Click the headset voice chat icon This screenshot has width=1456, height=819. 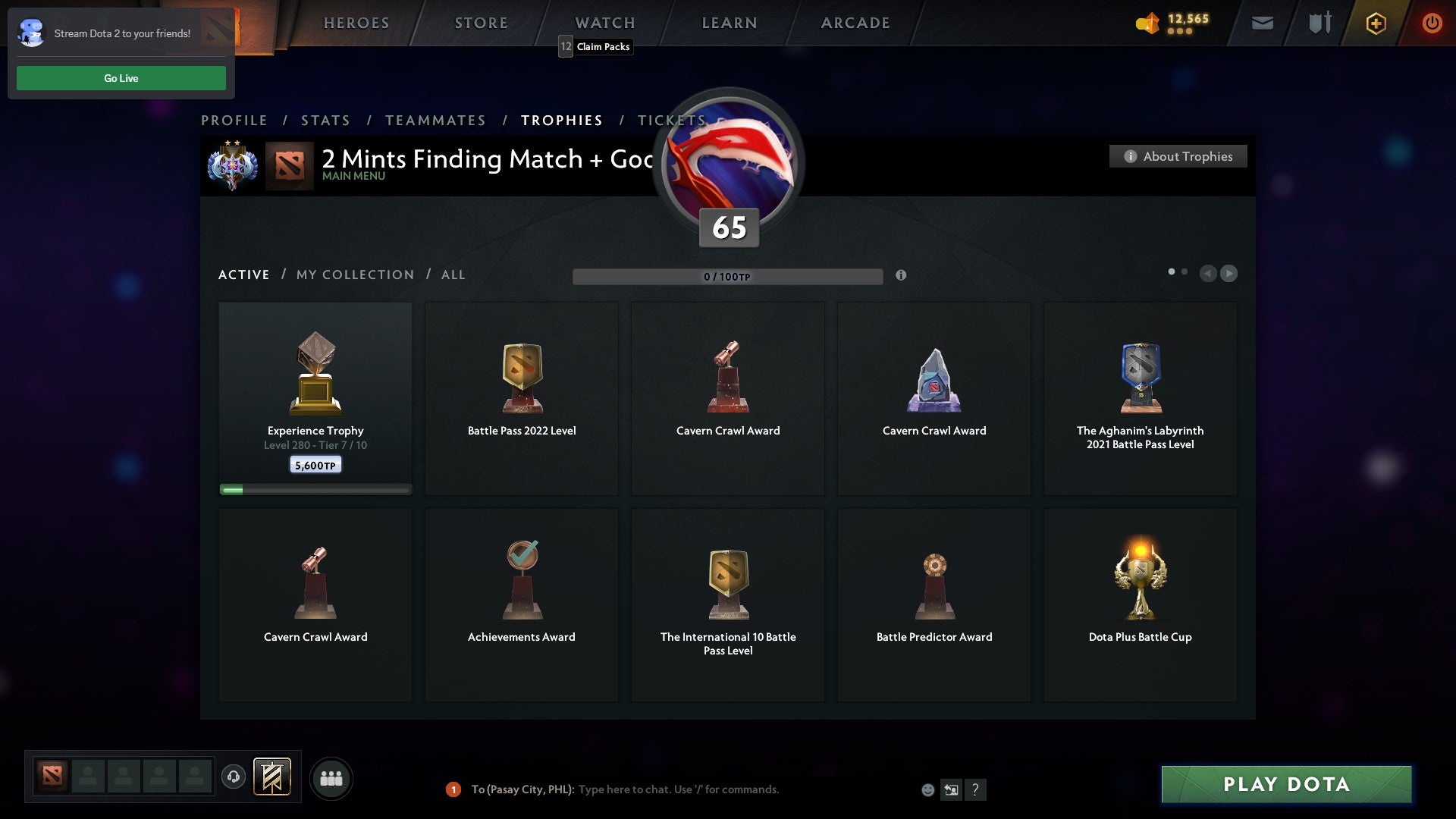click(x=234, y=777)
